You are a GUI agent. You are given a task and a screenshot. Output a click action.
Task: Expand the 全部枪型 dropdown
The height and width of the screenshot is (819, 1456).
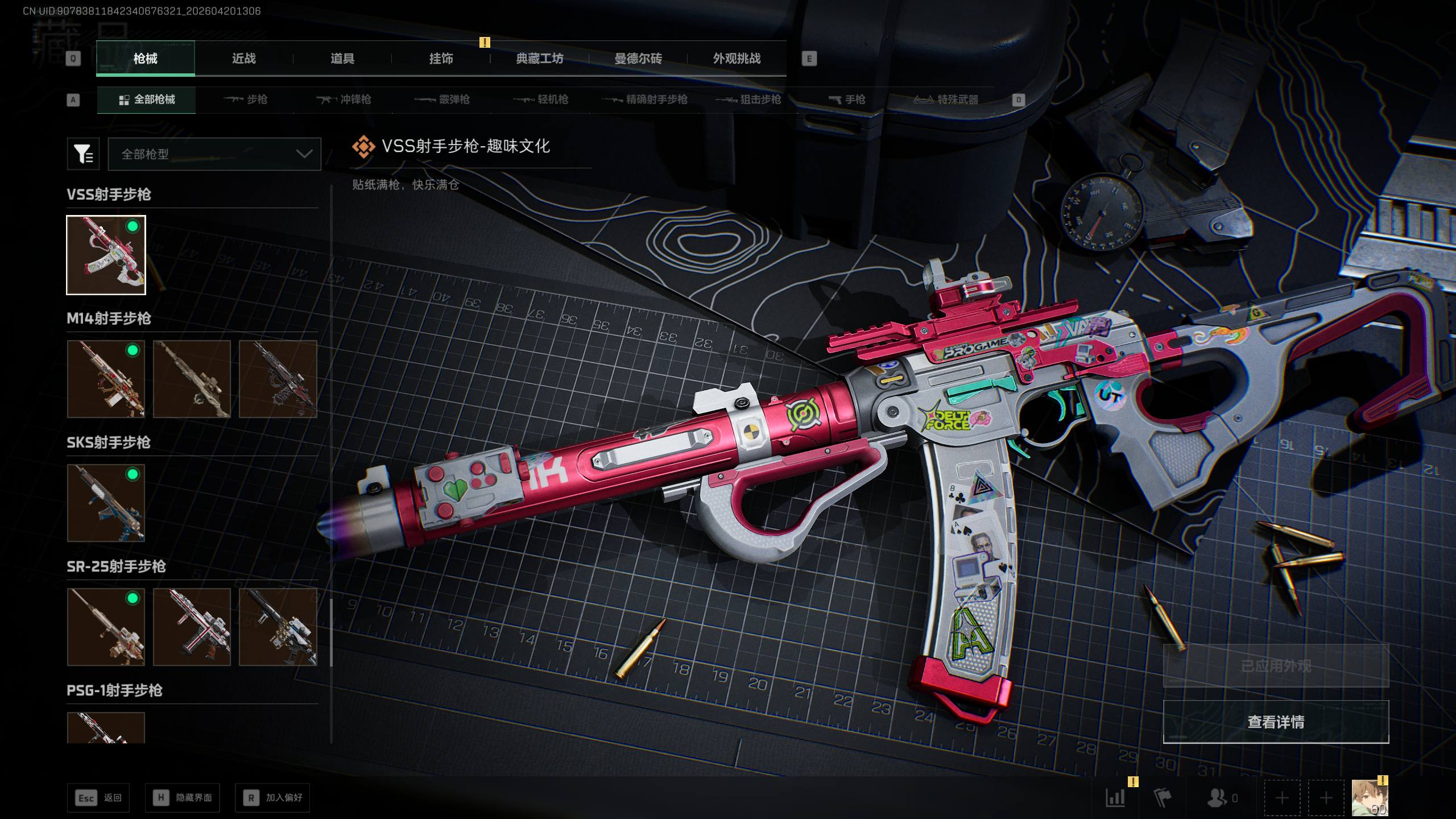click(x=214, y=154)
